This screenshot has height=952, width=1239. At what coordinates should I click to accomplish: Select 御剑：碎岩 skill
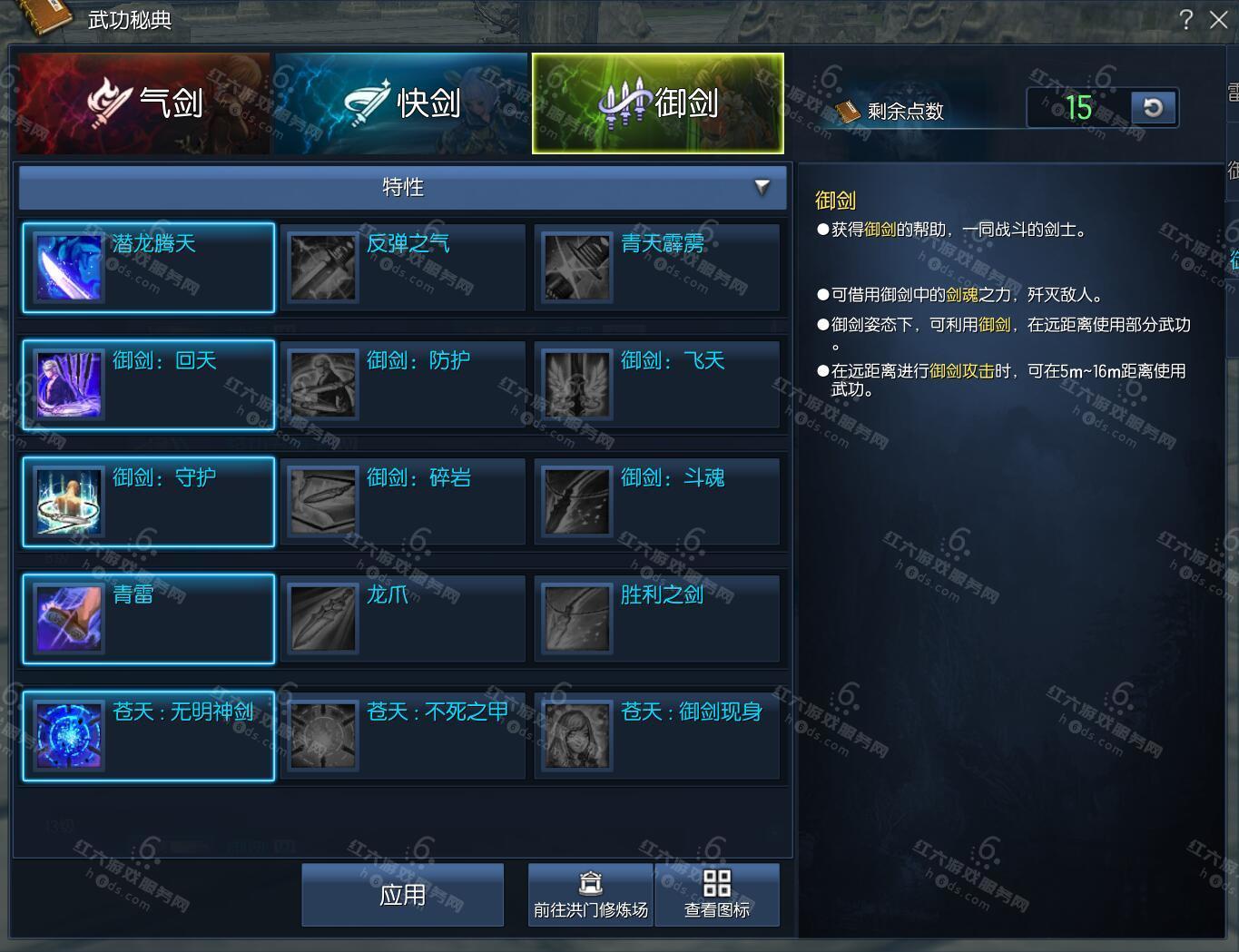[403, 502]
